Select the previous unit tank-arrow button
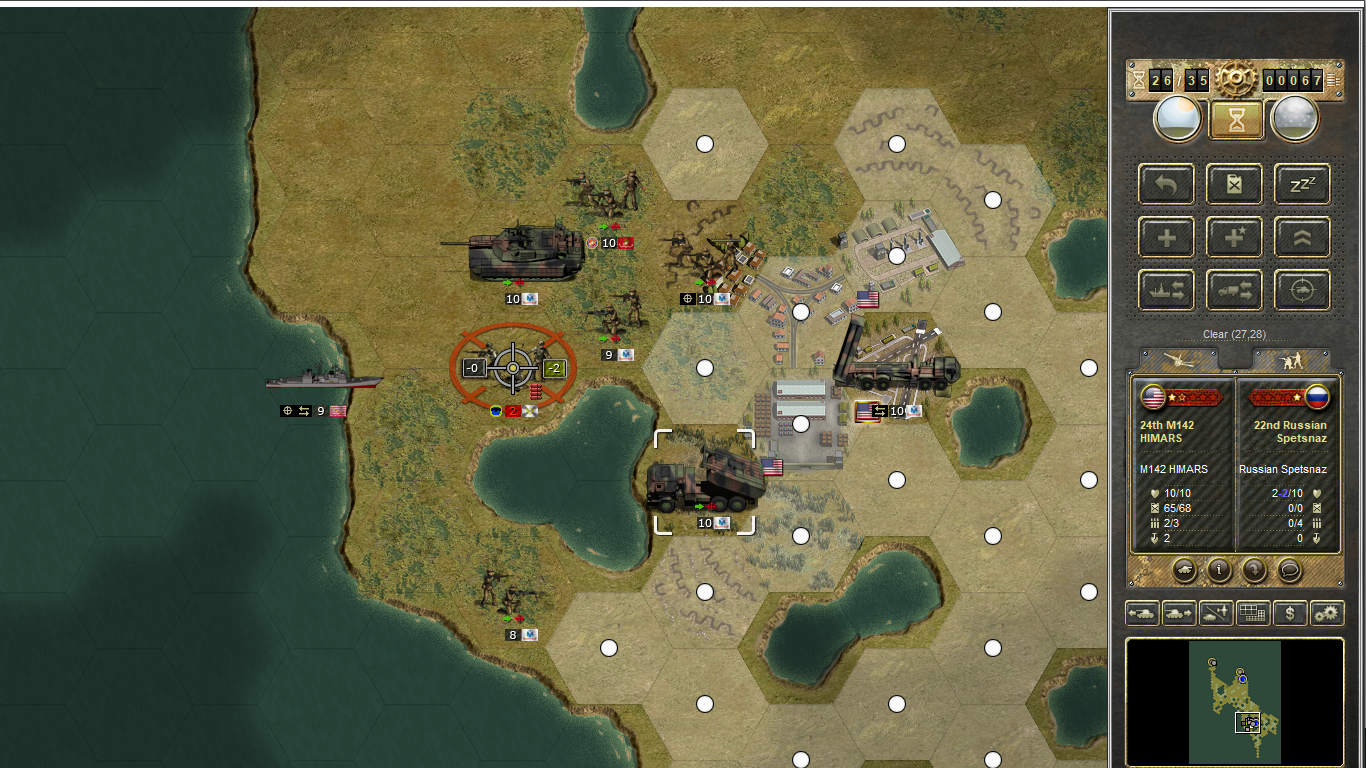Viewport: 1366px width, 768px height. 1142,613
